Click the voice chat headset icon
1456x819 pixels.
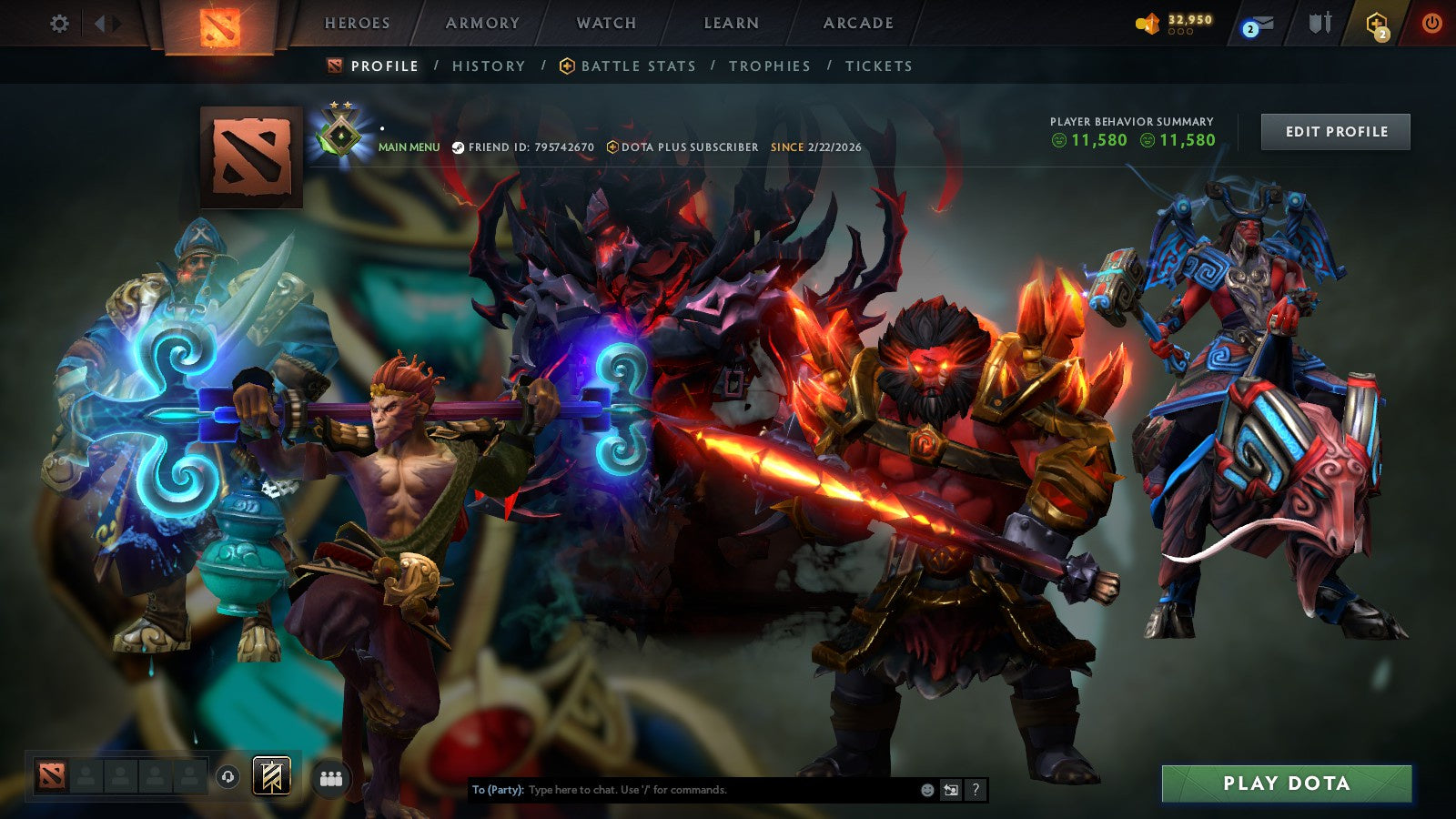point(227,776)
